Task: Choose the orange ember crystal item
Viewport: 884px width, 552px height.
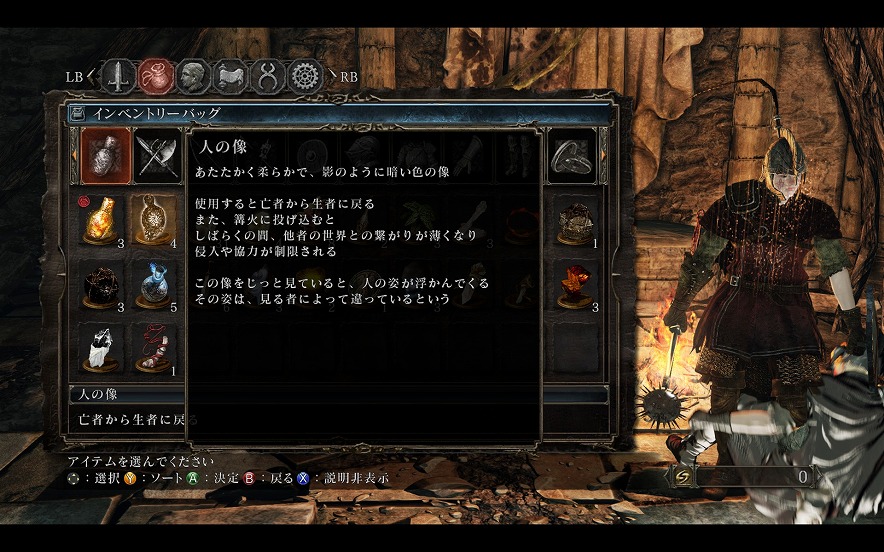Action: coord(573,285)
